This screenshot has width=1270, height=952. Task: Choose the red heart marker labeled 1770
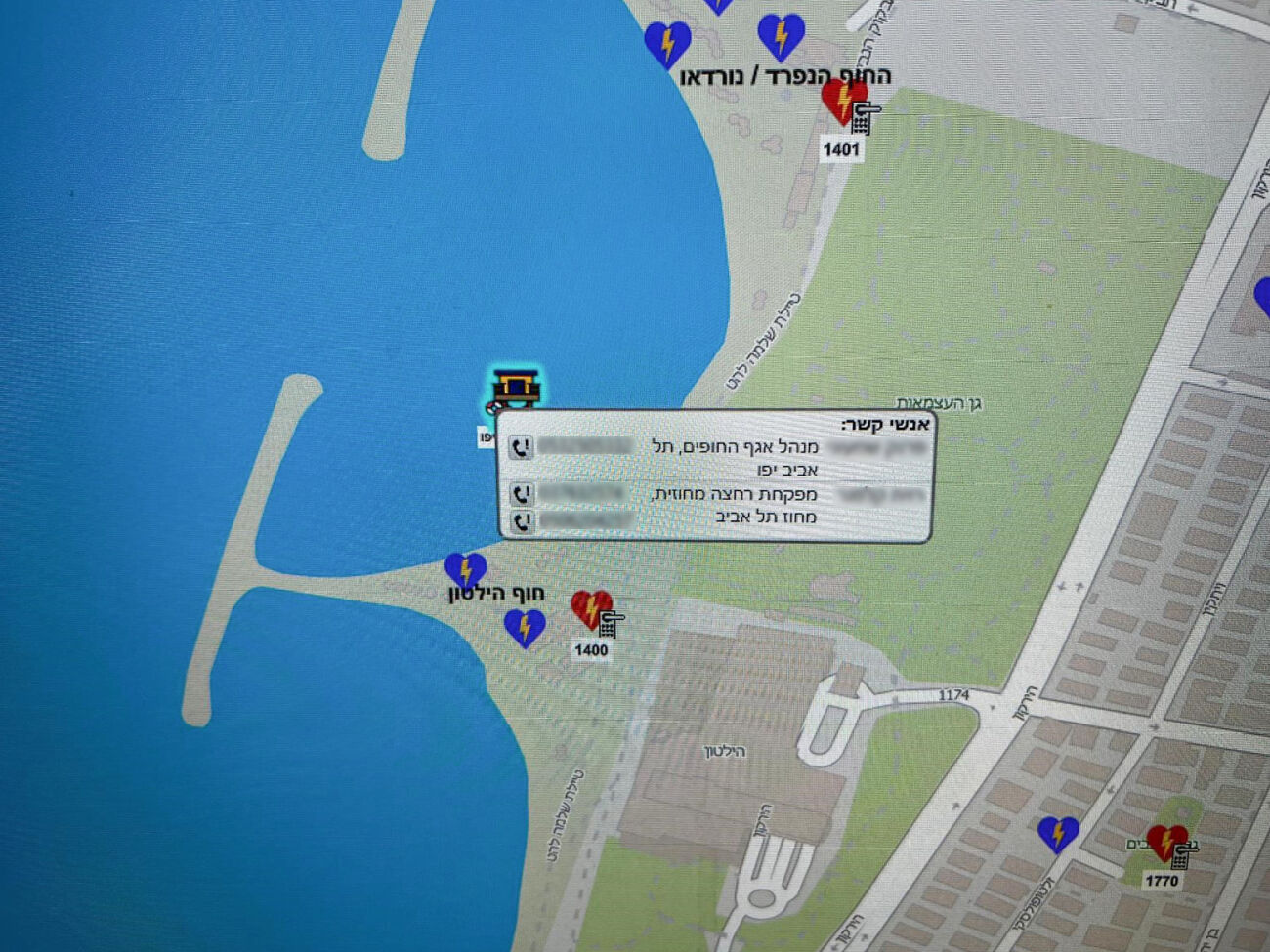(1164, 841)
